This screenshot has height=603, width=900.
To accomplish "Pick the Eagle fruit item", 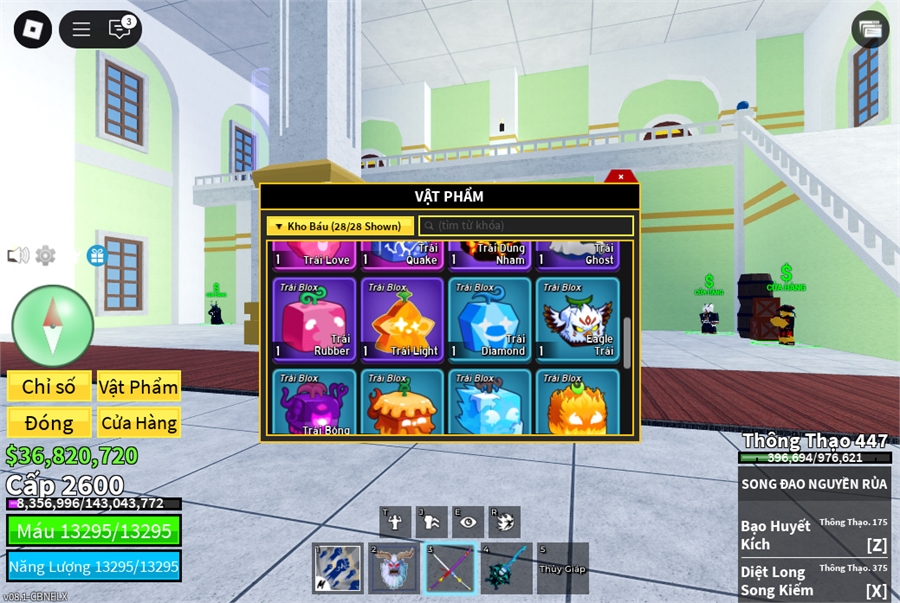I will coord(576,319).
